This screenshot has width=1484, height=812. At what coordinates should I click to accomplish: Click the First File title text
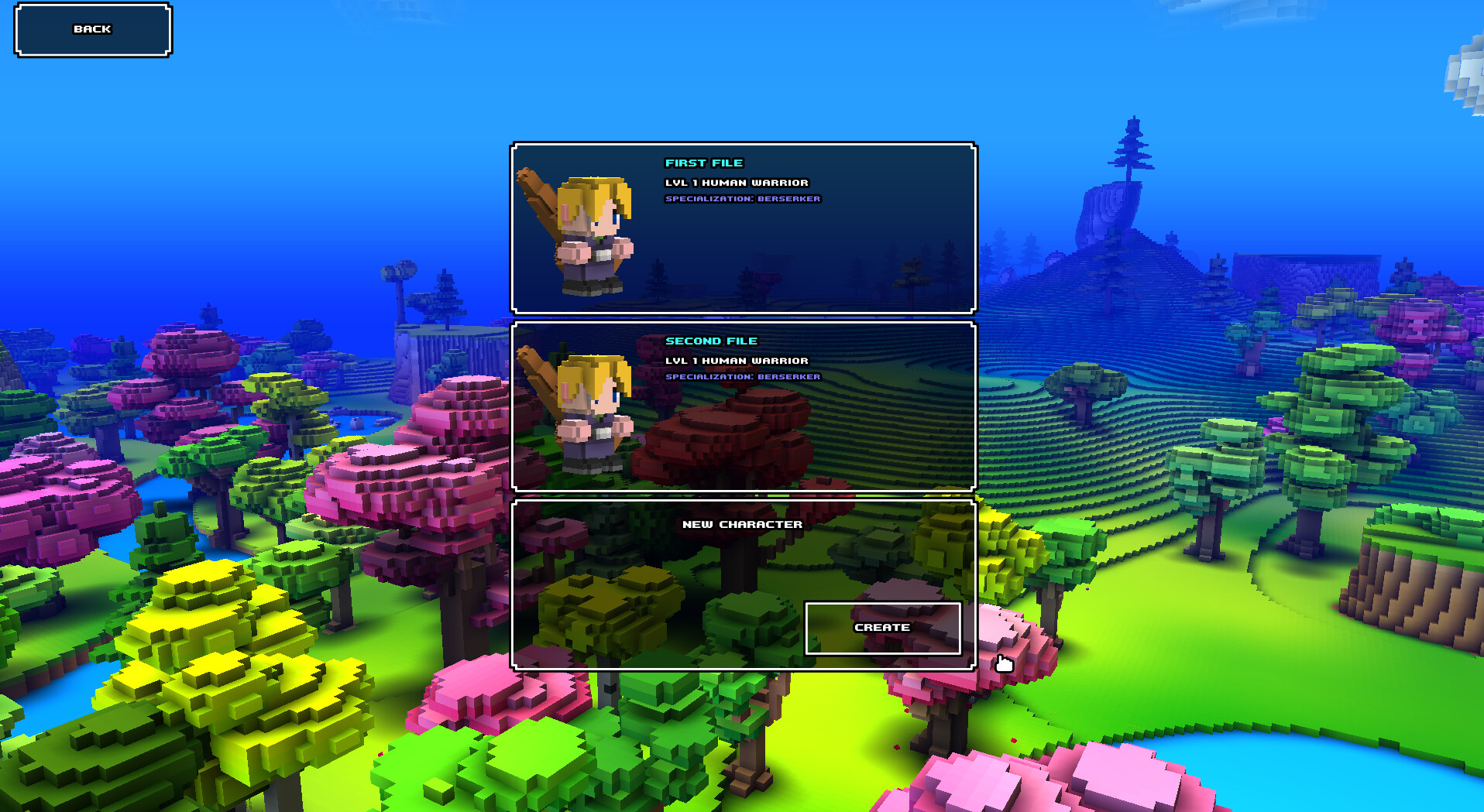[x=704, y=163]
